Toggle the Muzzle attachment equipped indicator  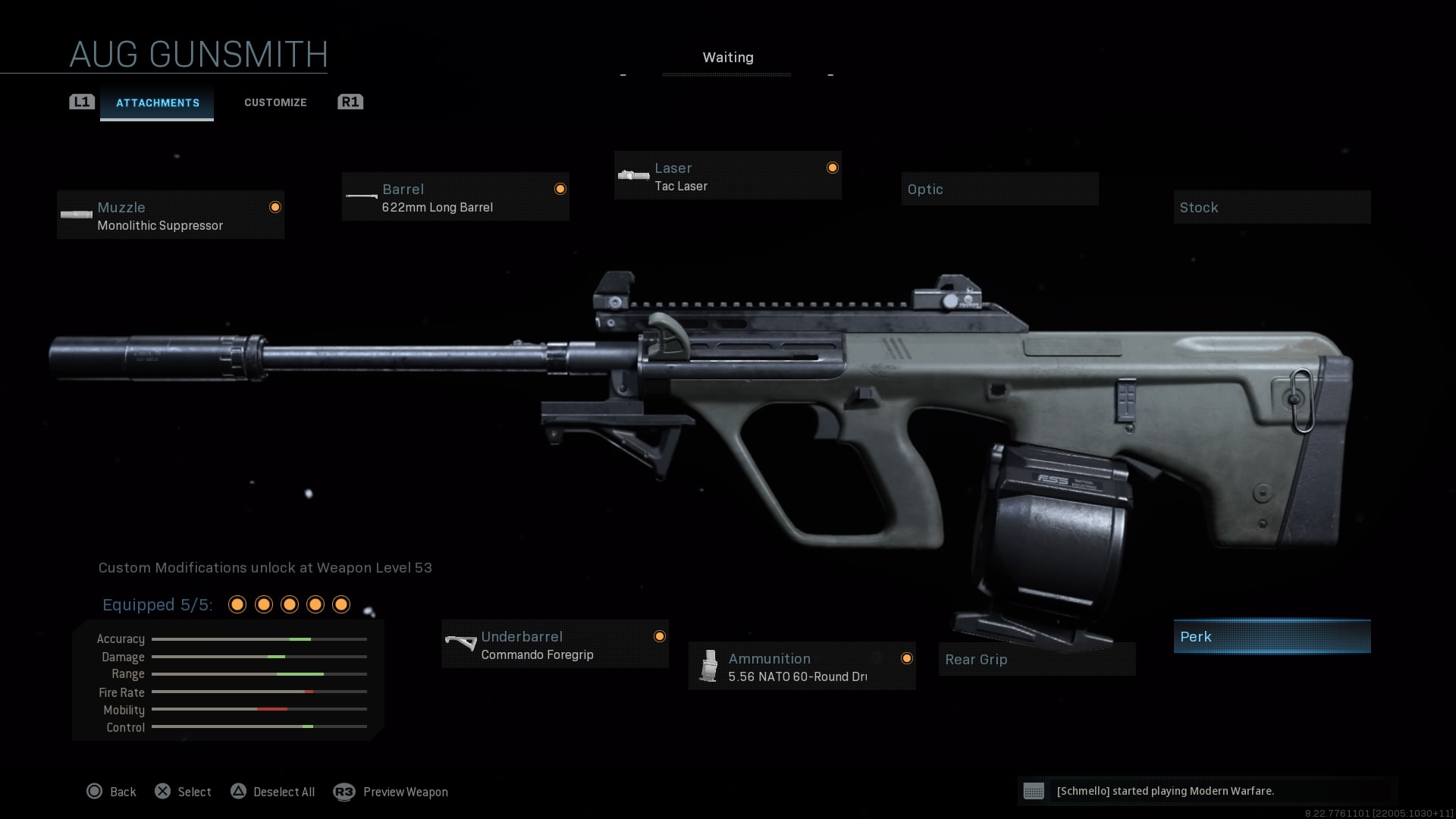coord(275,207)
